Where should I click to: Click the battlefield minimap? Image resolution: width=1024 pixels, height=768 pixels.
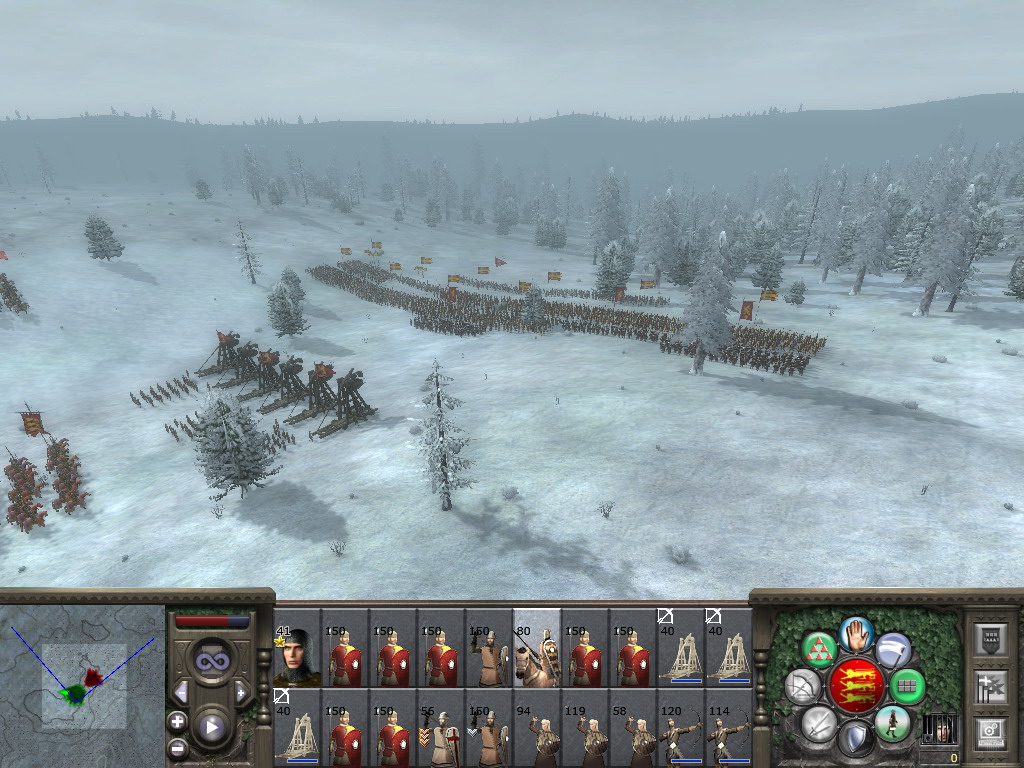[x=83, y=685]
